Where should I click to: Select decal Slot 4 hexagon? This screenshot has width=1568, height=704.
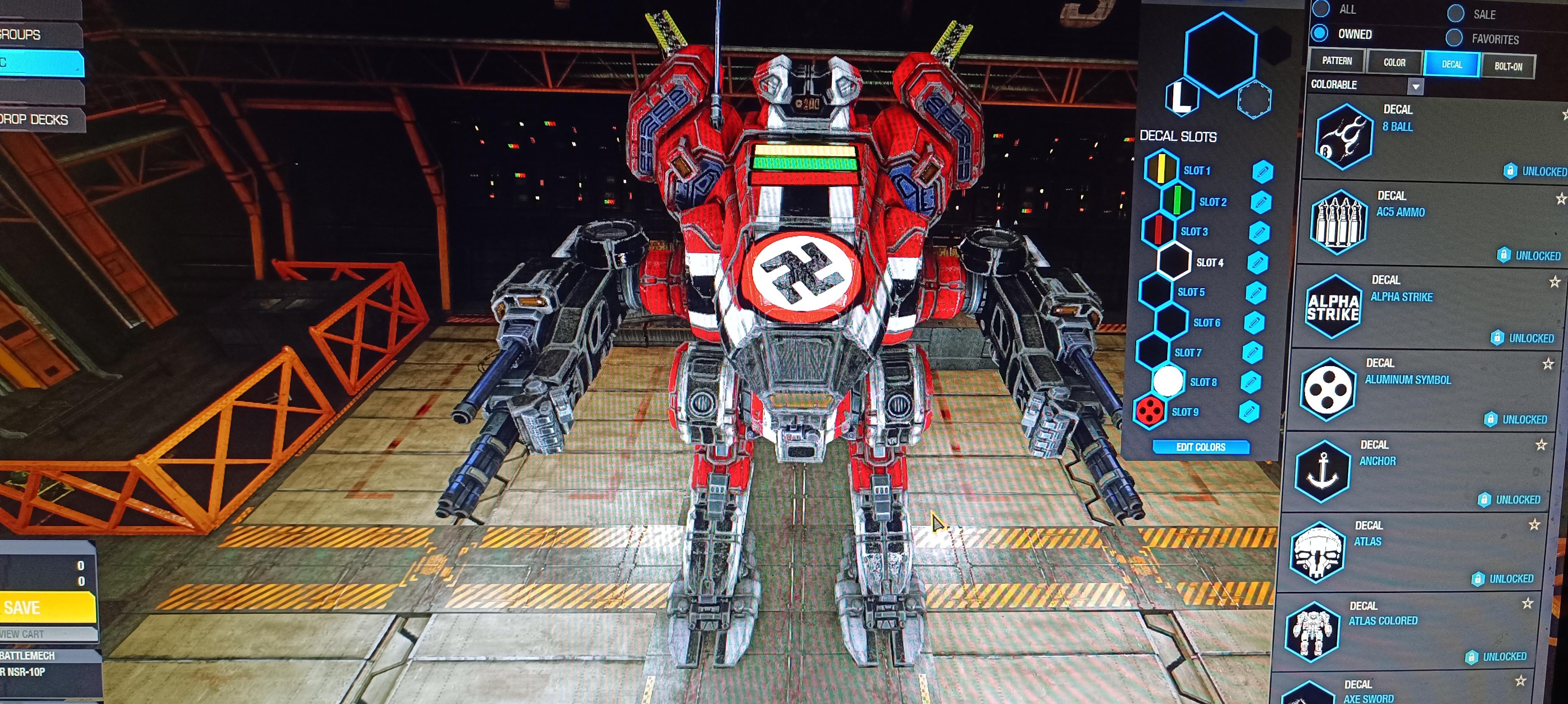pos(1173,261)
